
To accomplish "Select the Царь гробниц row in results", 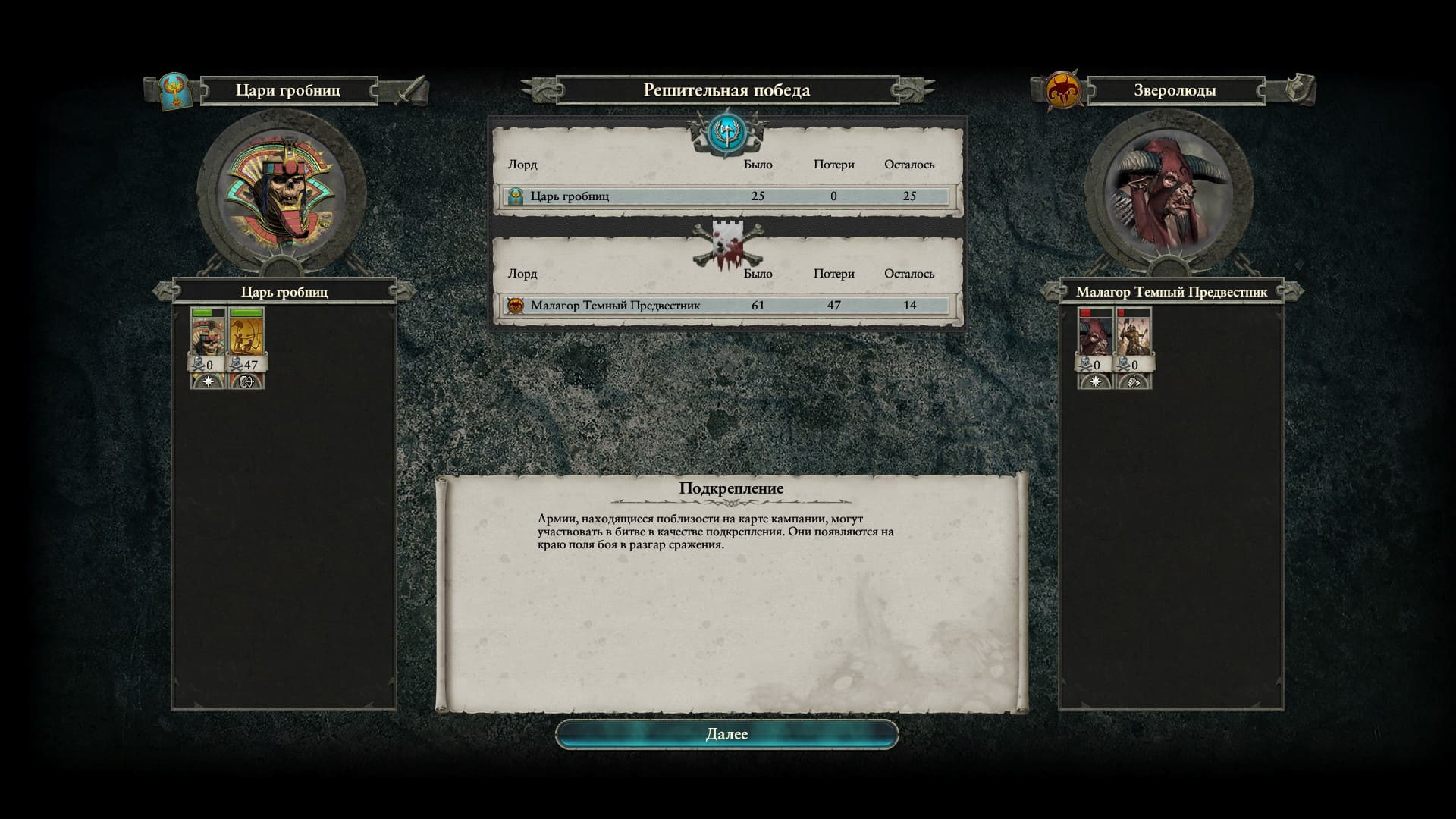I will 726,196.
